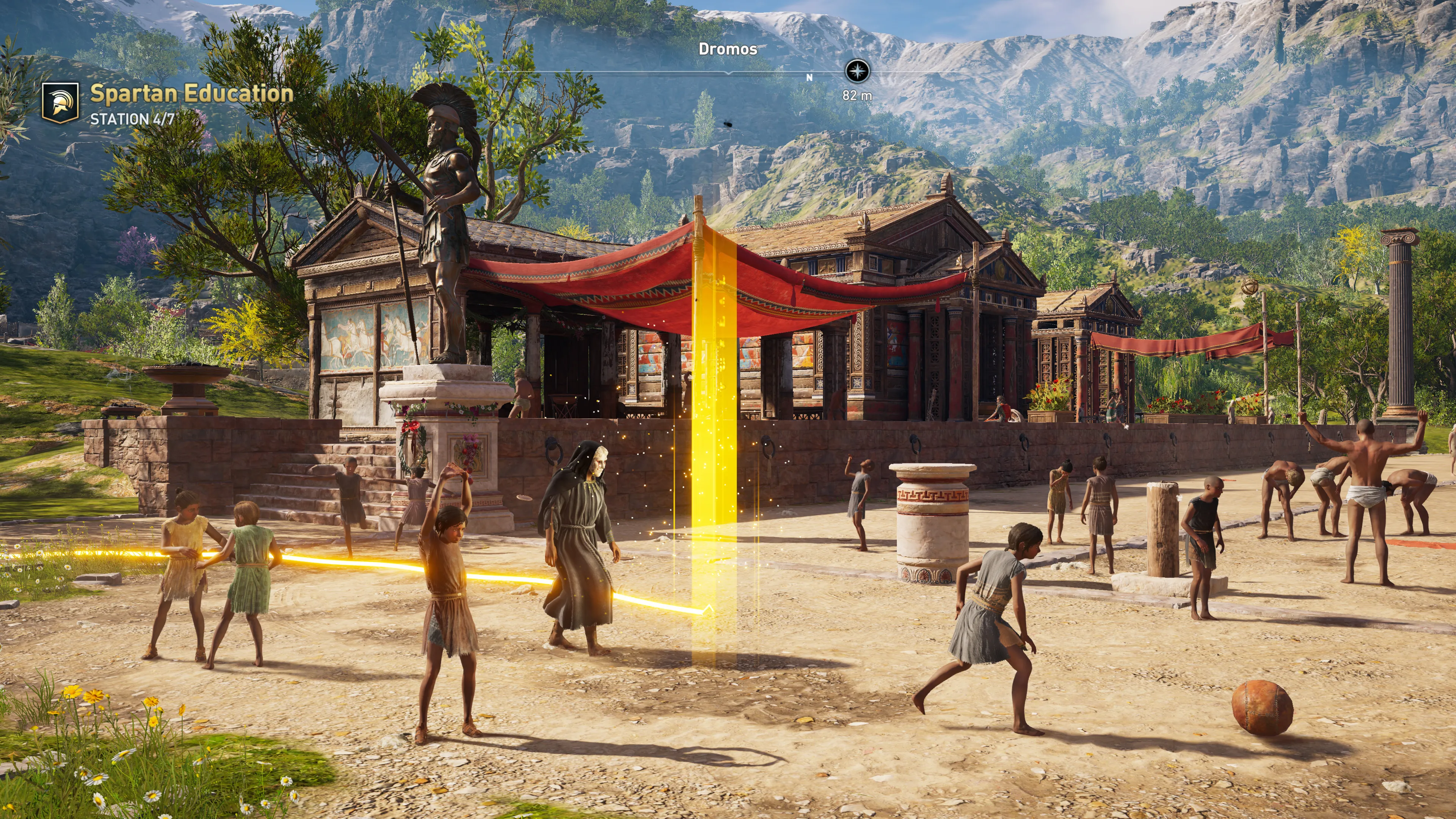Select the station marker on the compass
The width and height of the screenshot is (1456, 819).
click(857, 72)
